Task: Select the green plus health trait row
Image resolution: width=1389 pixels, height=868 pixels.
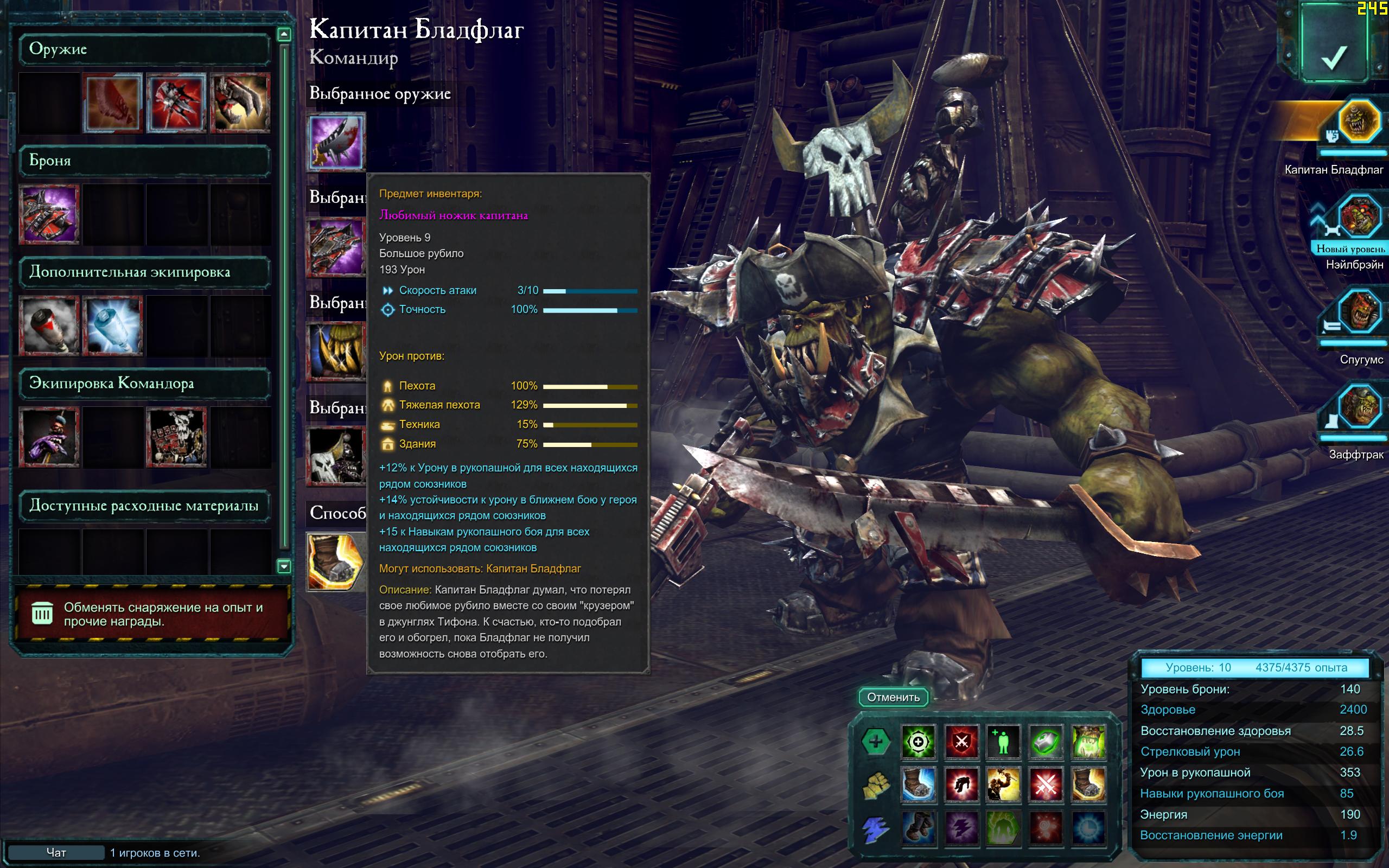Action: [875, 741]
